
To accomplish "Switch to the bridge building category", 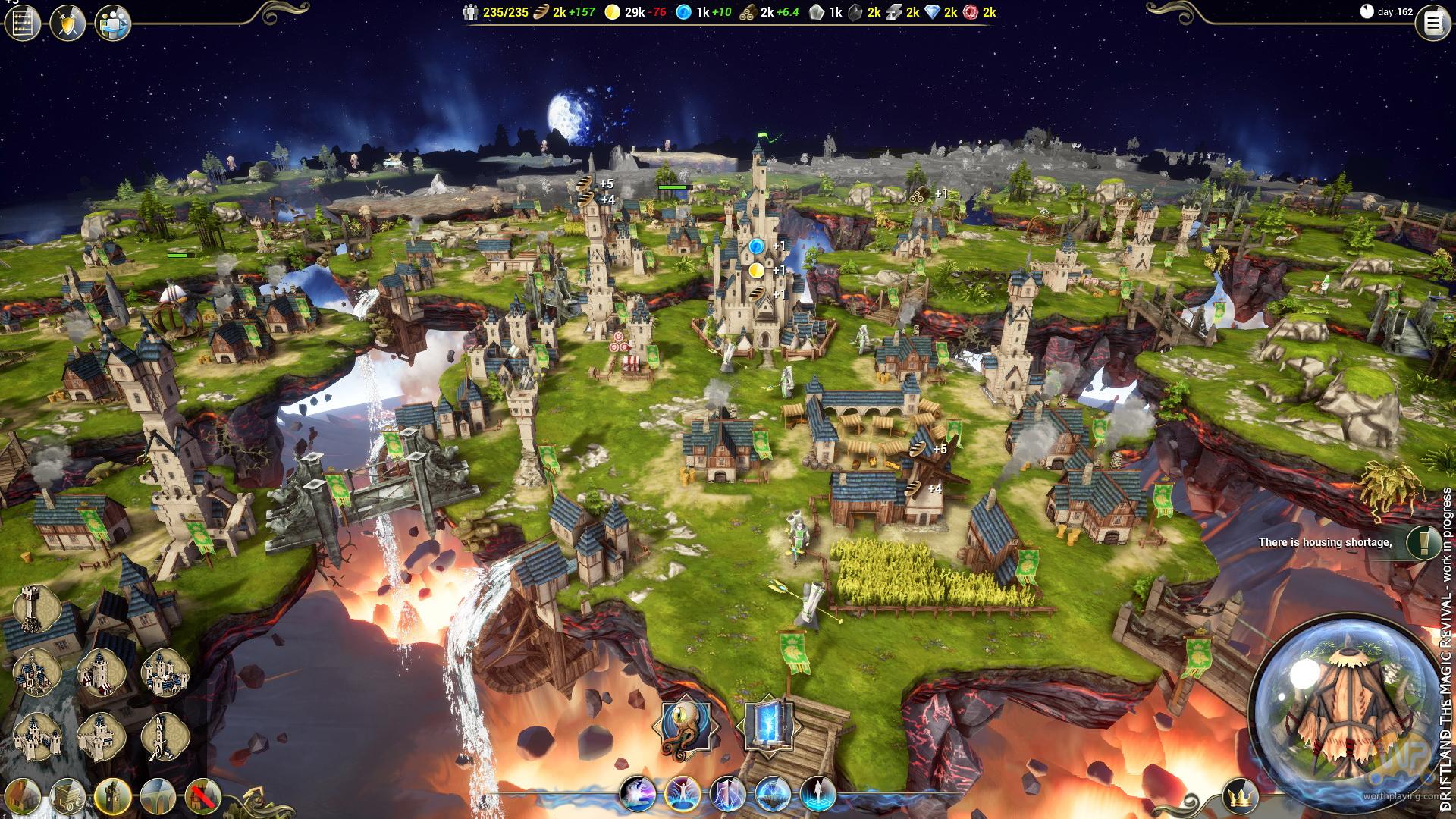I will click(158, 797).
